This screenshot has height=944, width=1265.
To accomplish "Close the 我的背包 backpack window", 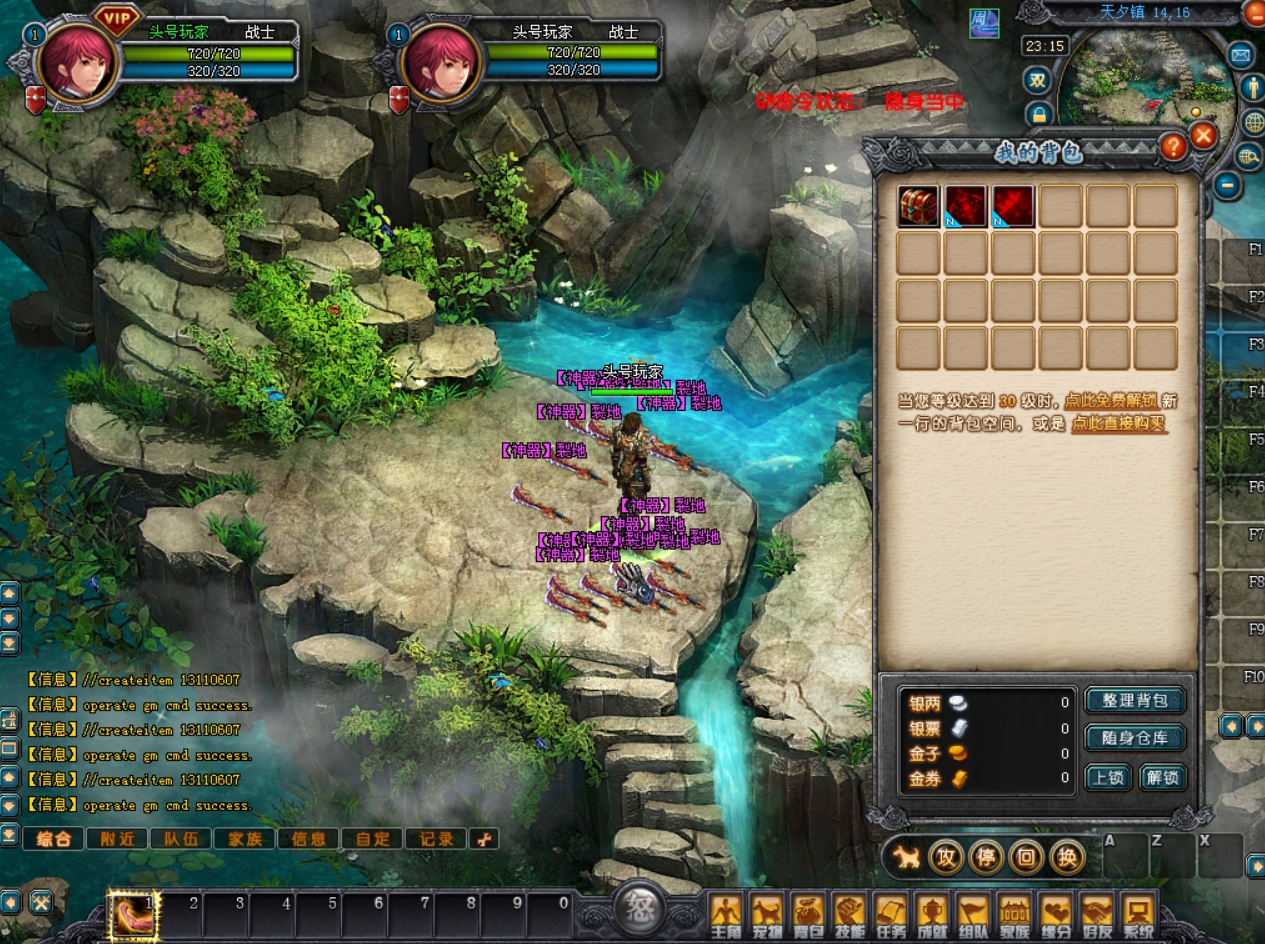I will [1204, 136].
